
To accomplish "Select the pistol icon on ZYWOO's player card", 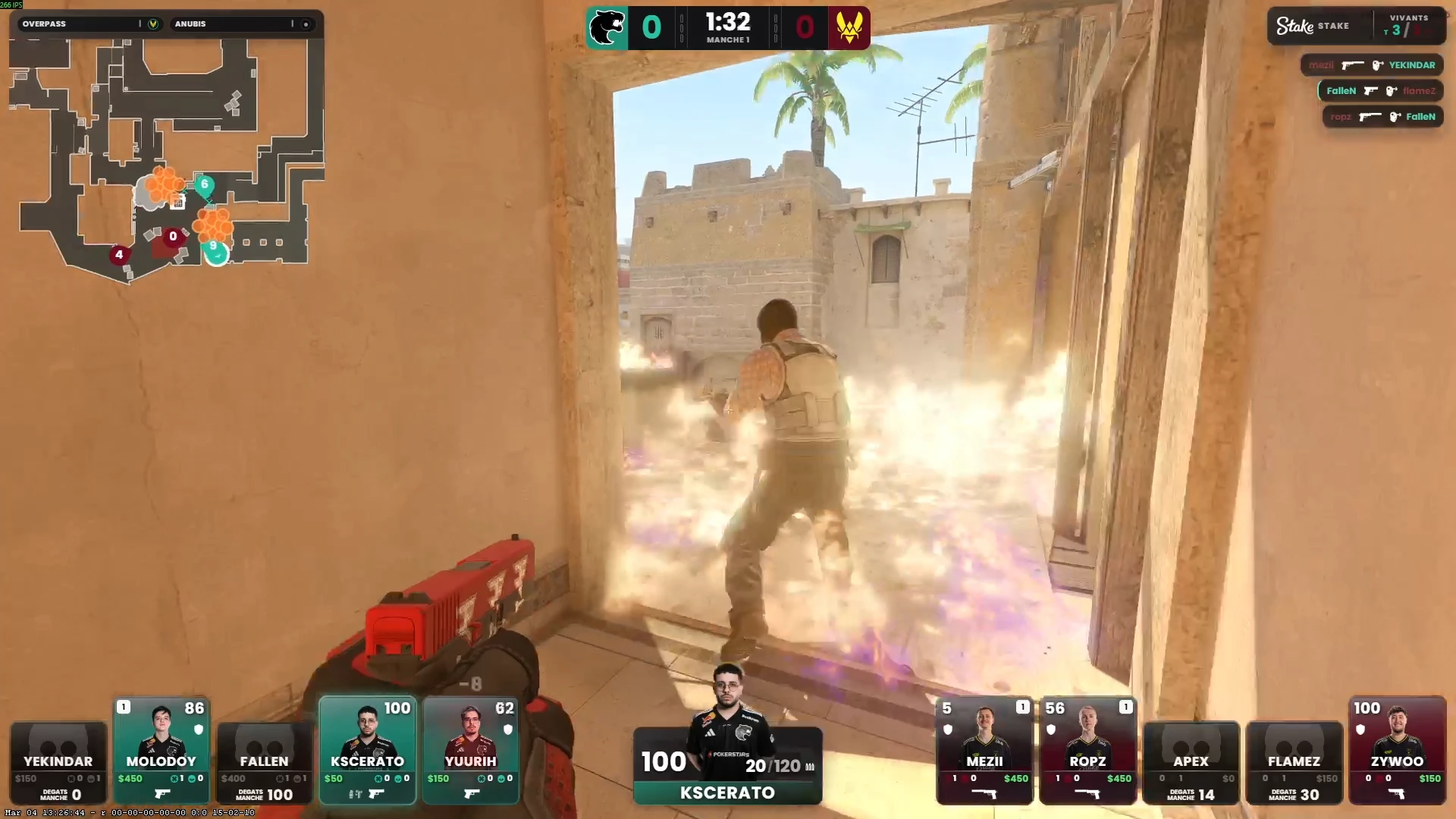I will point(1398,795).
